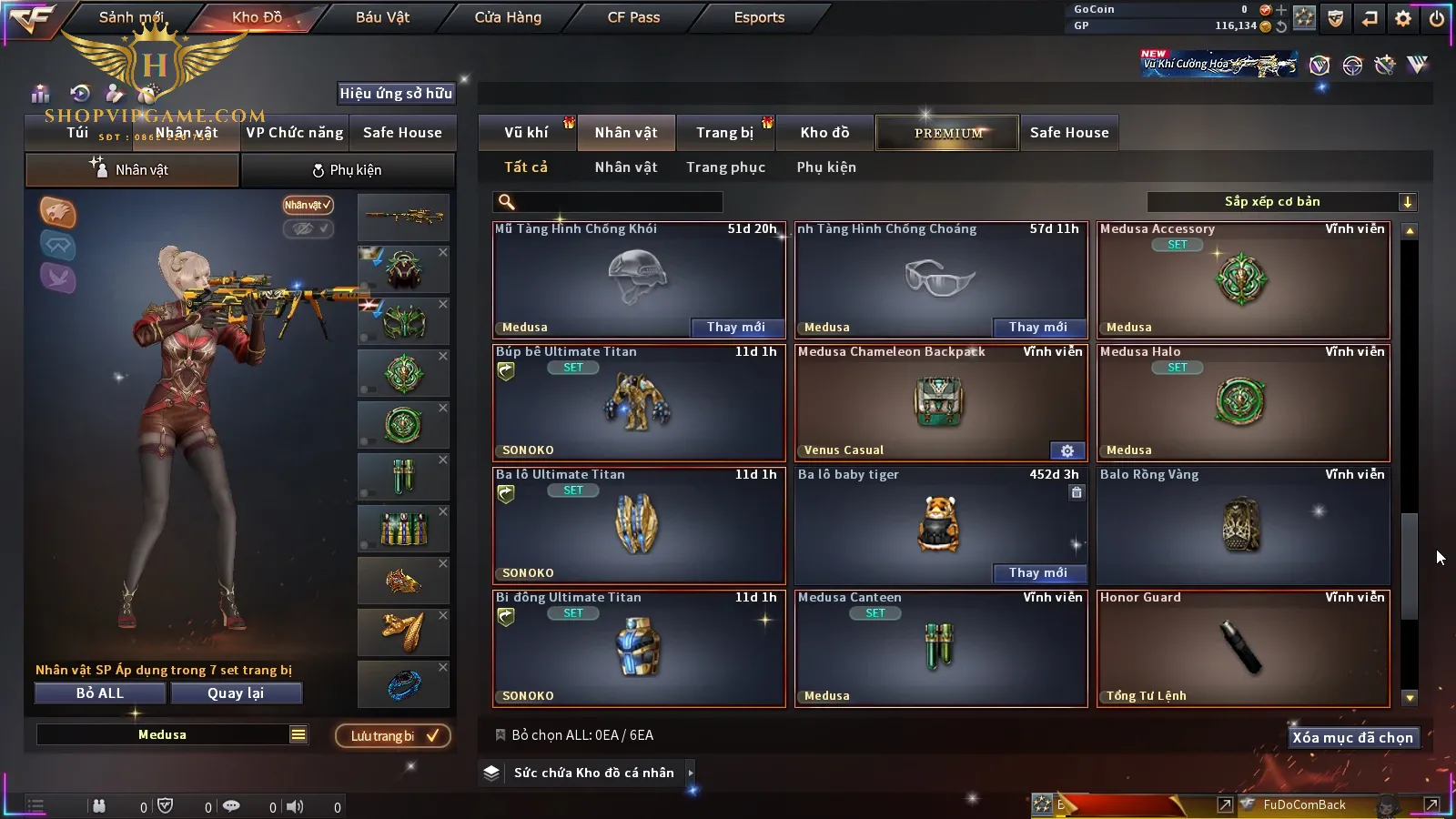Open the Esports menu

pos(759,17)
